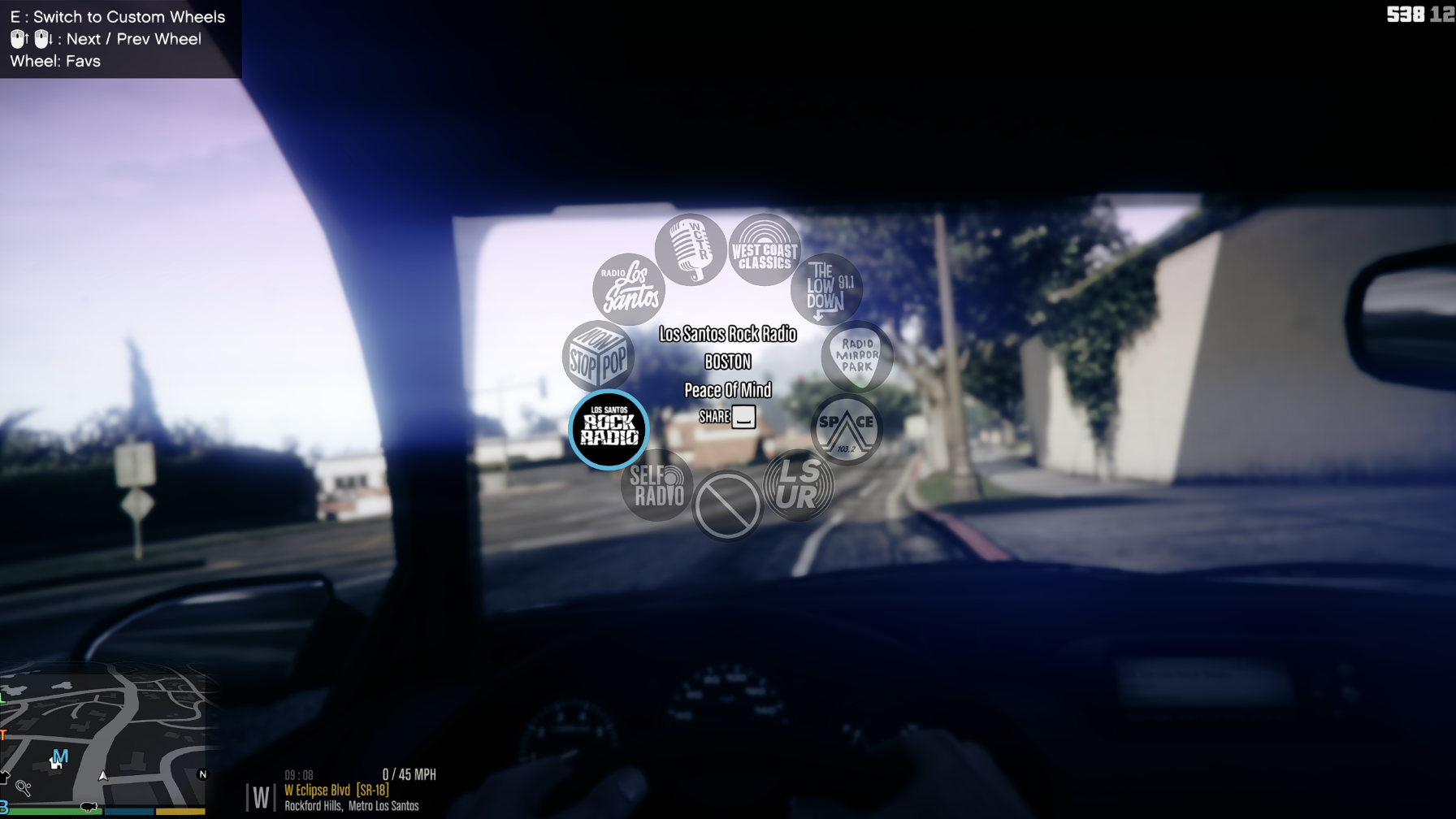Select Space 103.2 station
Image resolution: width=1456 pixels, height=819 pixels.
846,429
